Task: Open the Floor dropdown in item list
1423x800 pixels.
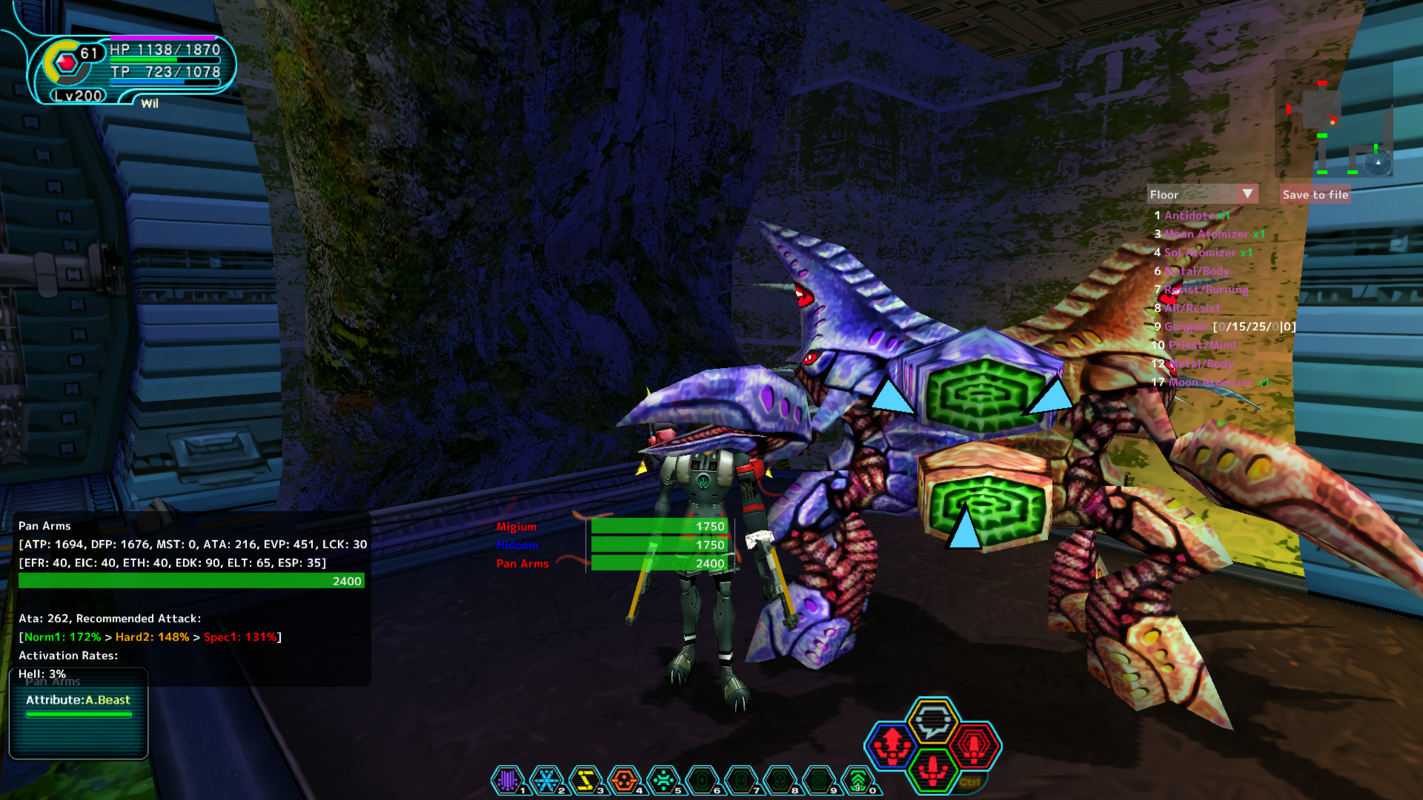Action: click(x=1202, y=194)
